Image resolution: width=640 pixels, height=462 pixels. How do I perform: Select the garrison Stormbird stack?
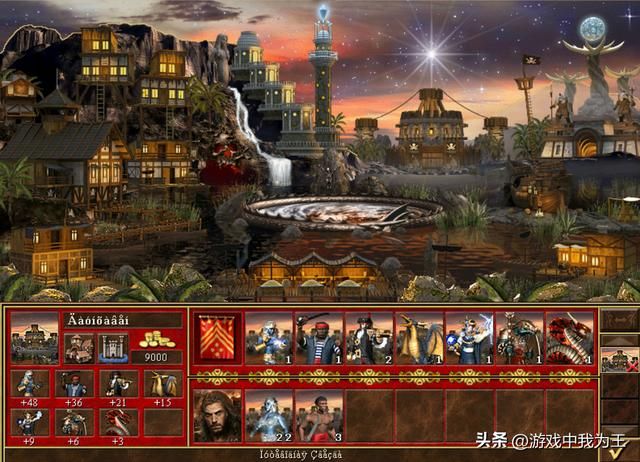[418, 340]
